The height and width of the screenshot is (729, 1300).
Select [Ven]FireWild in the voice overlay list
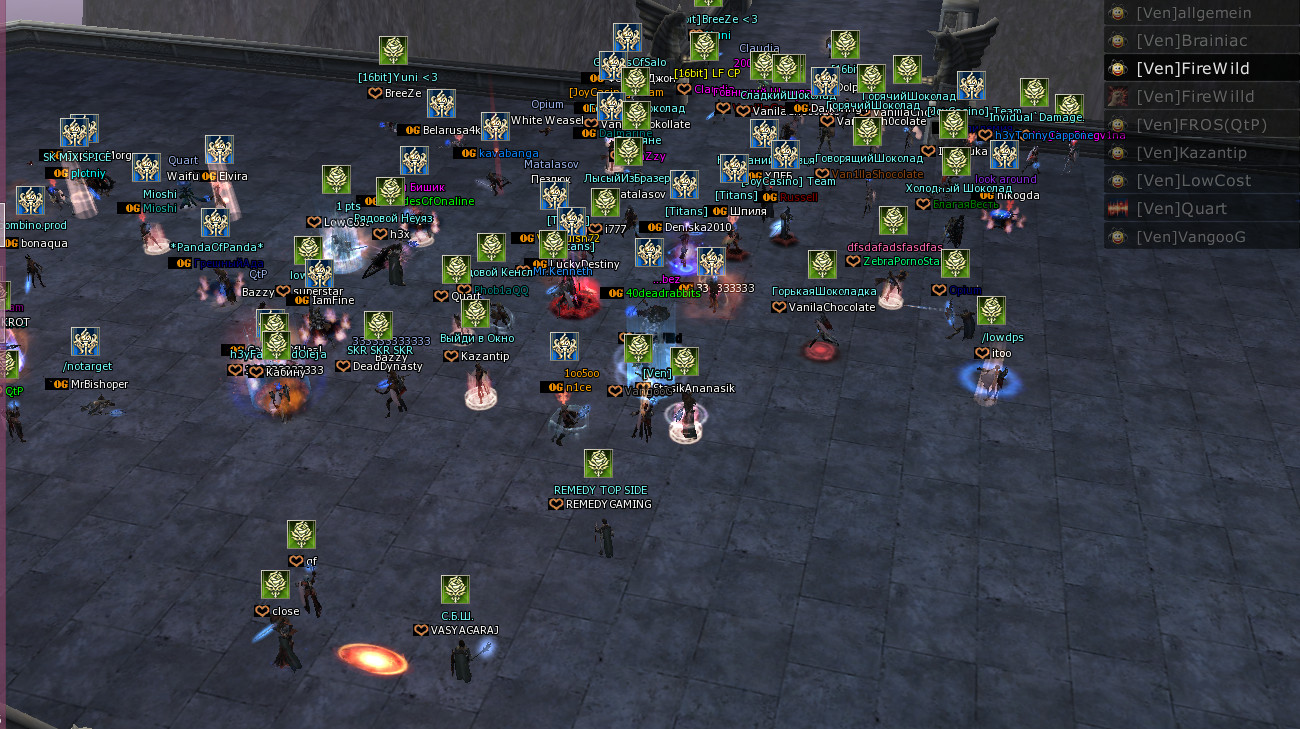pos(1192,69)
